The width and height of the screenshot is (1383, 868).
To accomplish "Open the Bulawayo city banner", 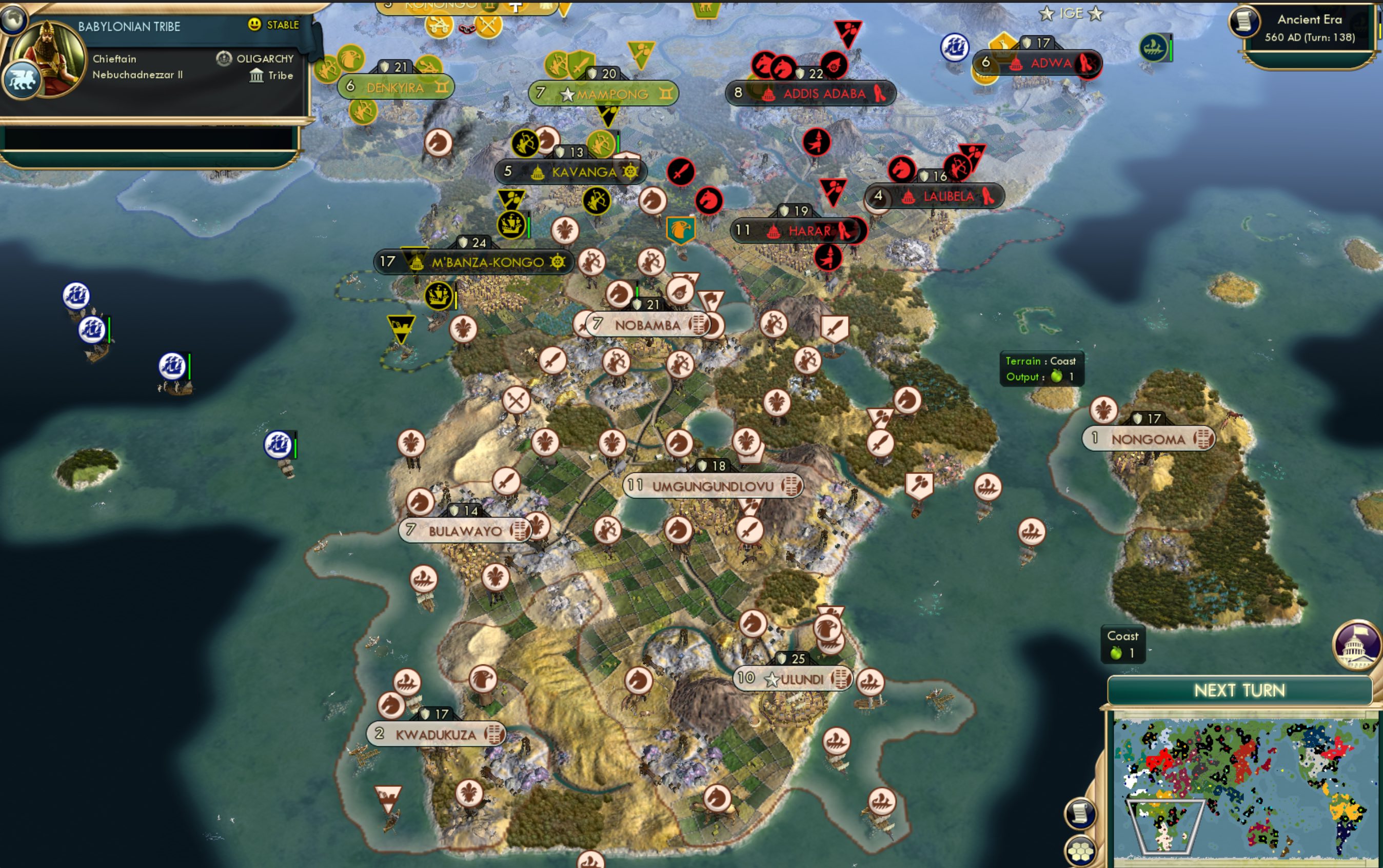I will point(464,530).
